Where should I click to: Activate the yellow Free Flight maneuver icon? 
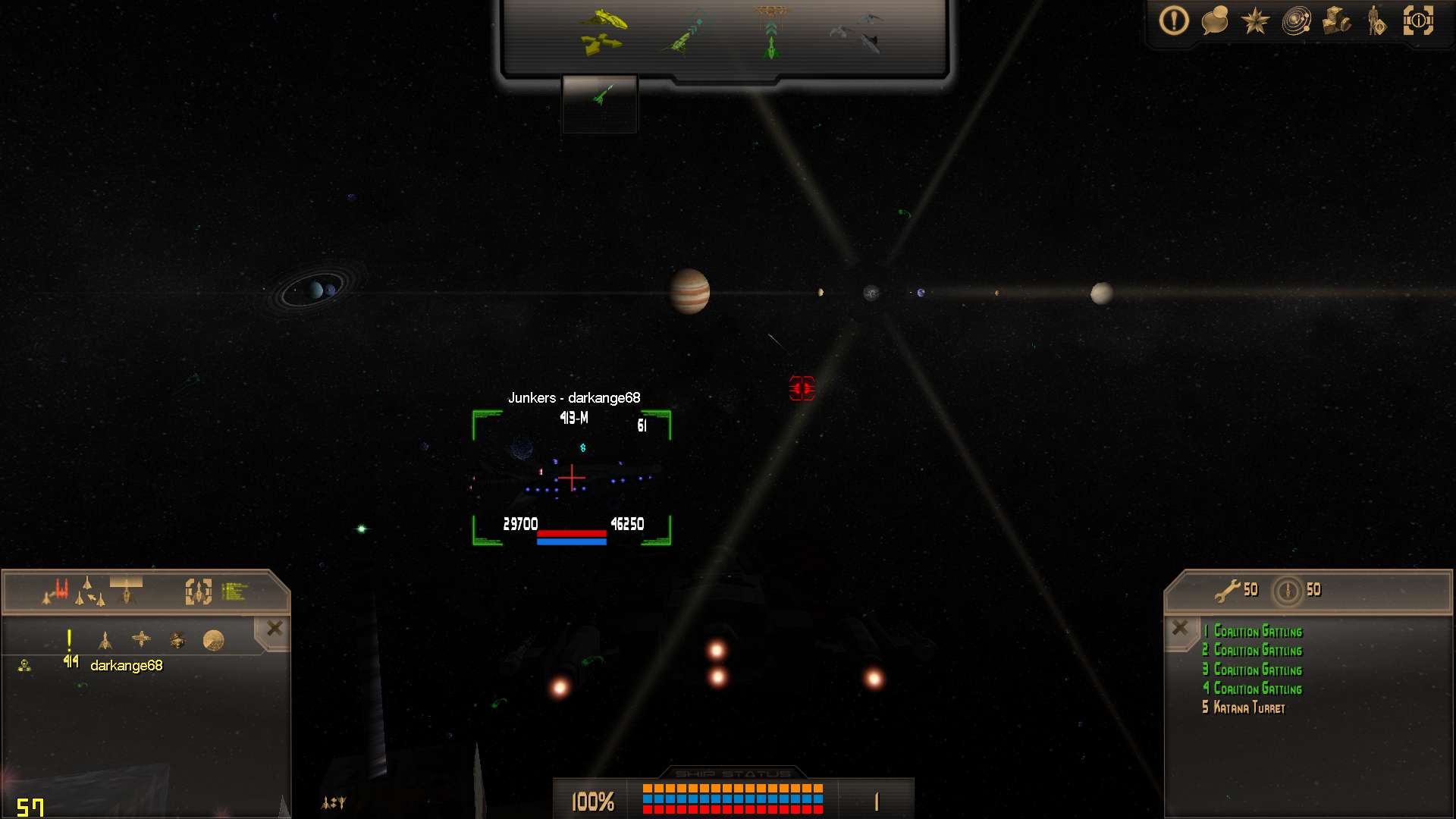pyautogui.click(x=604, y=32)
